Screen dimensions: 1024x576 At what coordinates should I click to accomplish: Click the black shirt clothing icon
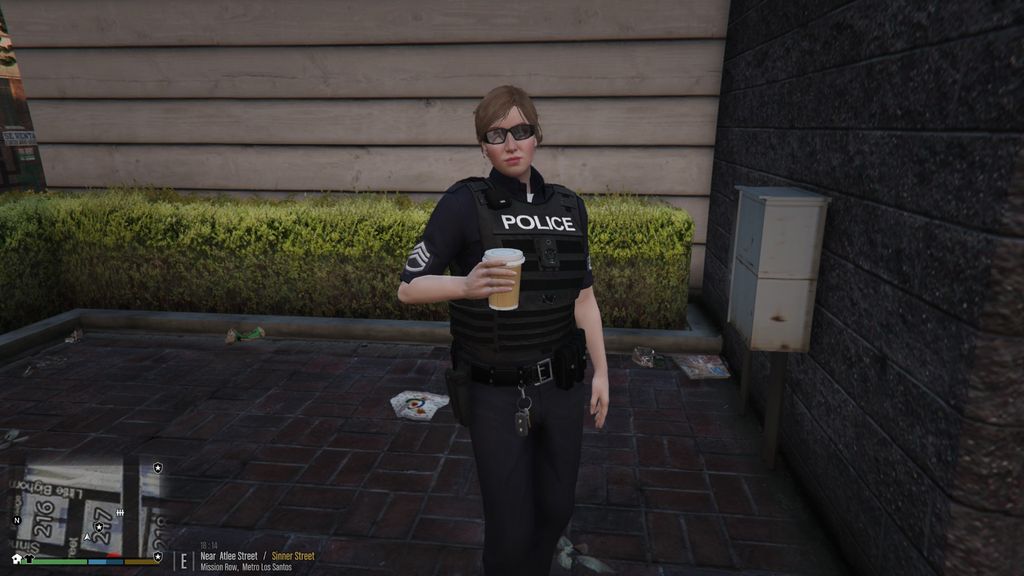[x=29, y=558]
